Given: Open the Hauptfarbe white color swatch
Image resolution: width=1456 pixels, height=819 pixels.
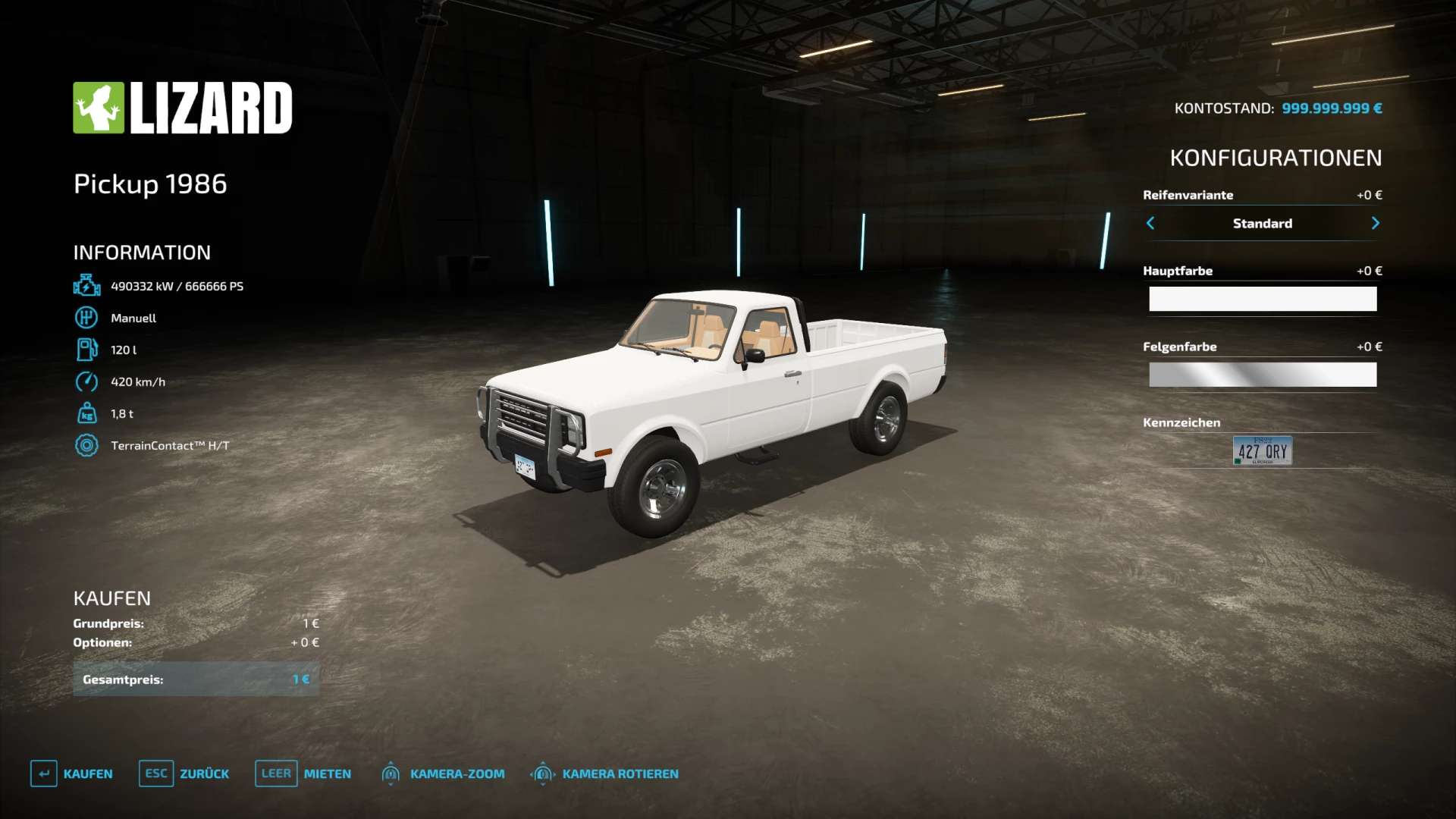Looking at the screenshot, I should click(x=1262, y=299).
